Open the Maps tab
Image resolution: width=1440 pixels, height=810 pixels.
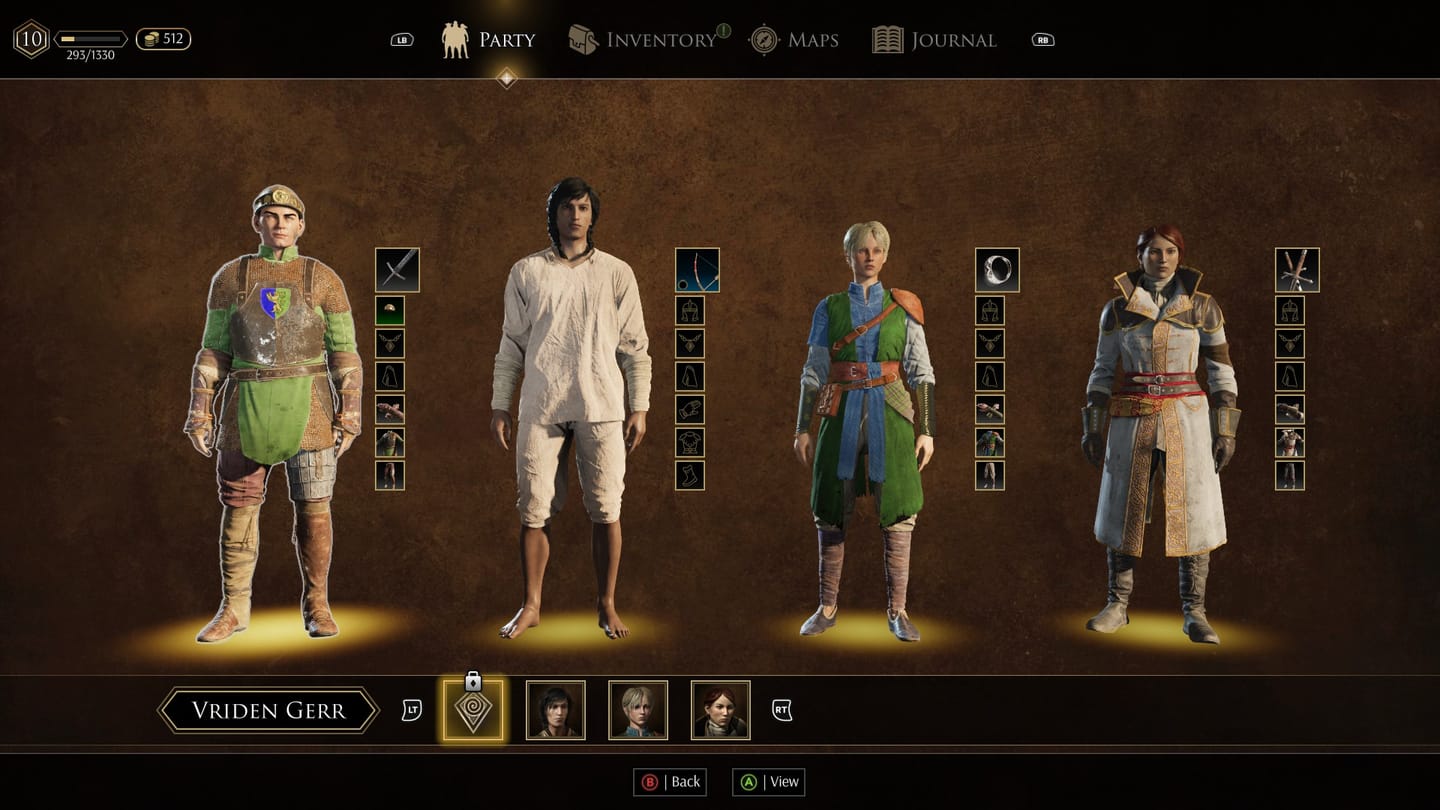pos(794,40)
